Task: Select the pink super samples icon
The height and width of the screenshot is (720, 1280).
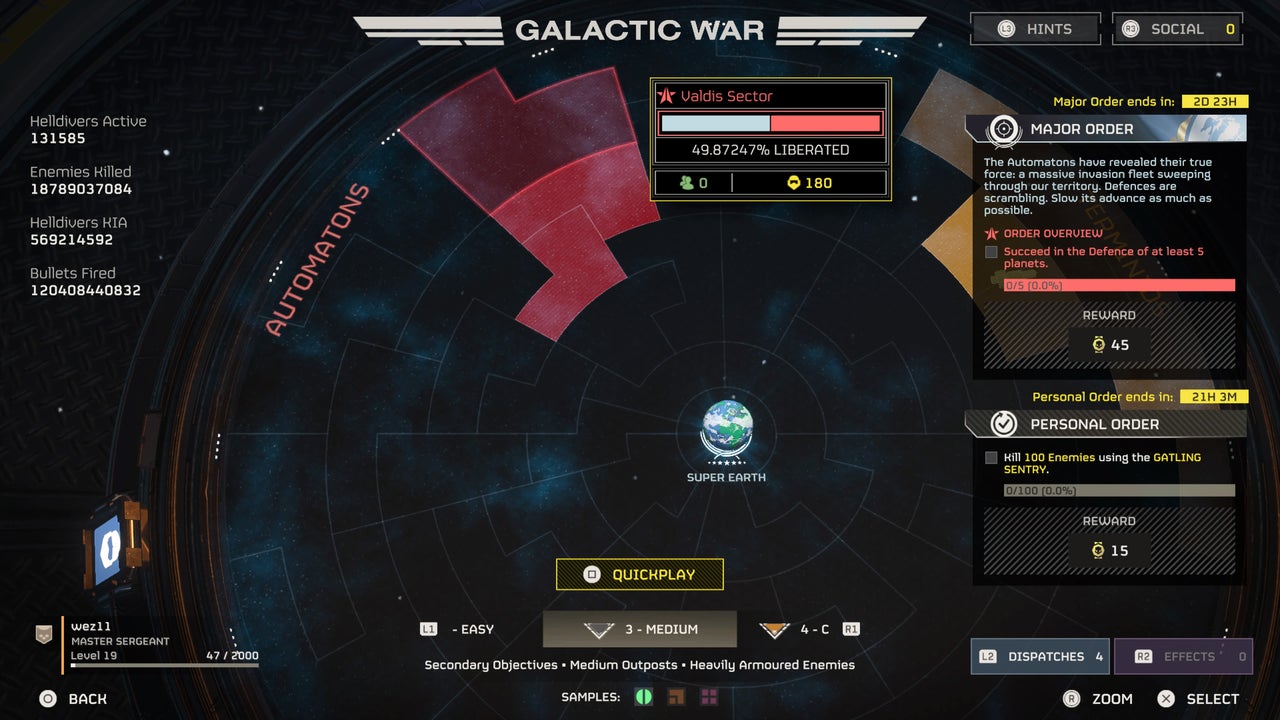Action: coord(709,696)
